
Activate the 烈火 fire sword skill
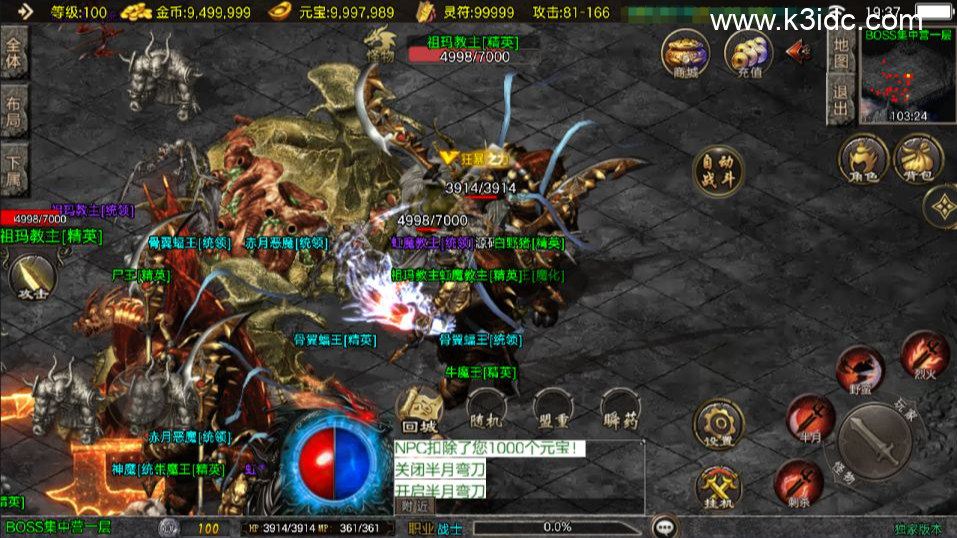(x=923, y=355)
